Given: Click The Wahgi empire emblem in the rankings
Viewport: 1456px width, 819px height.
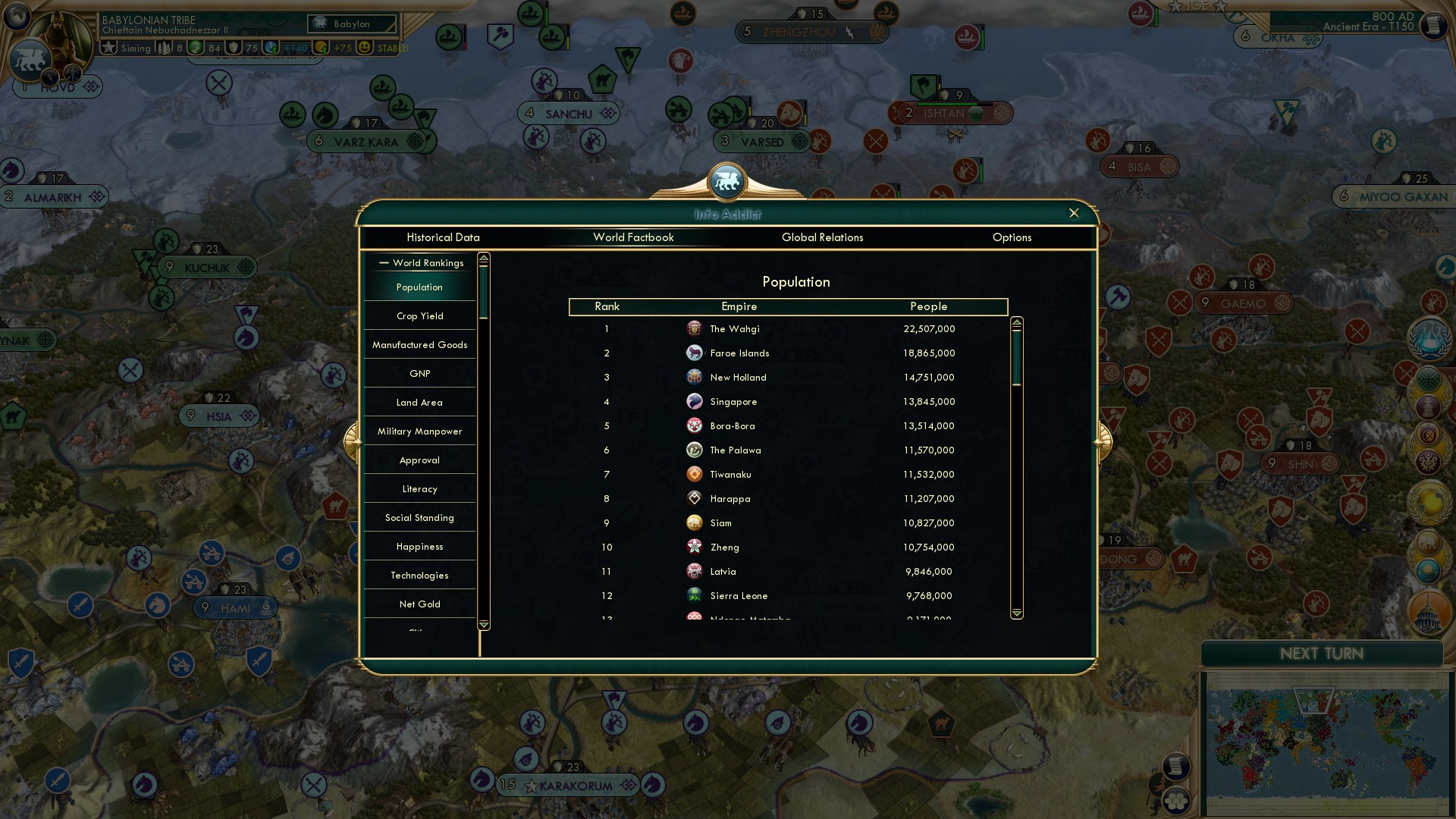Looking at the screenshot, I should 695,328.
